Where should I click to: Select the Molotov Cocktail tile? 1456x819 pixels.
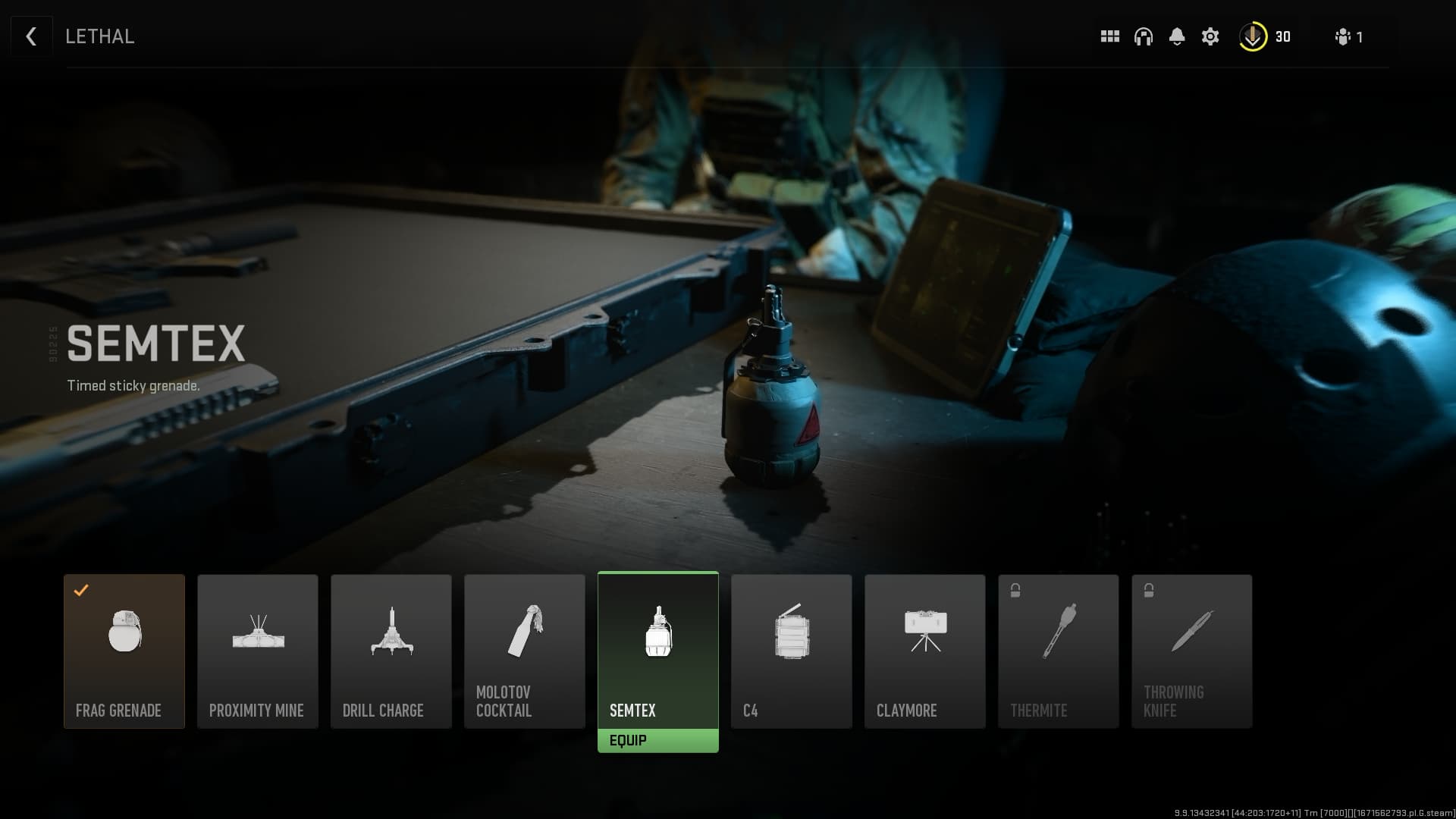coord(524,651)
